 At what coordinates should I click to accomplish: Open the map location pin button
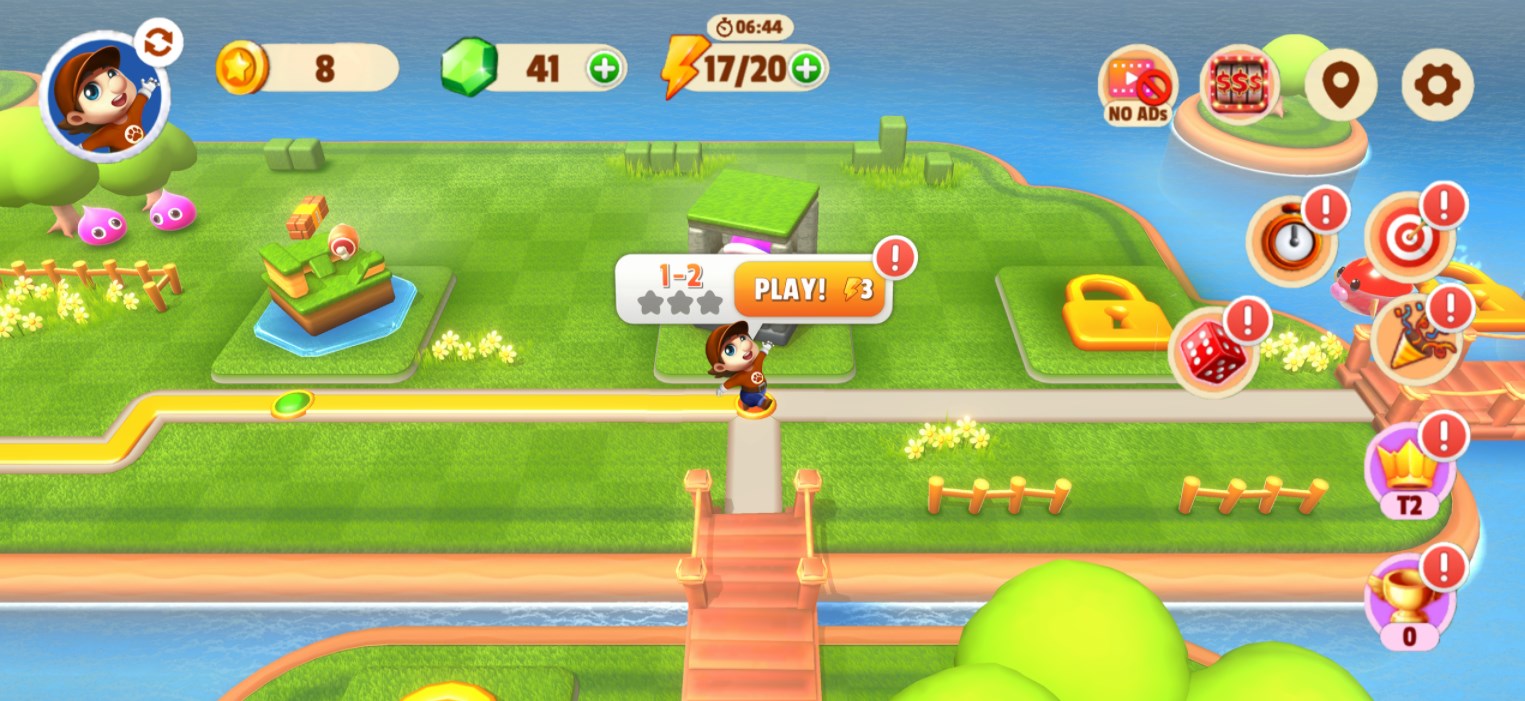[x=1340, y=85]
